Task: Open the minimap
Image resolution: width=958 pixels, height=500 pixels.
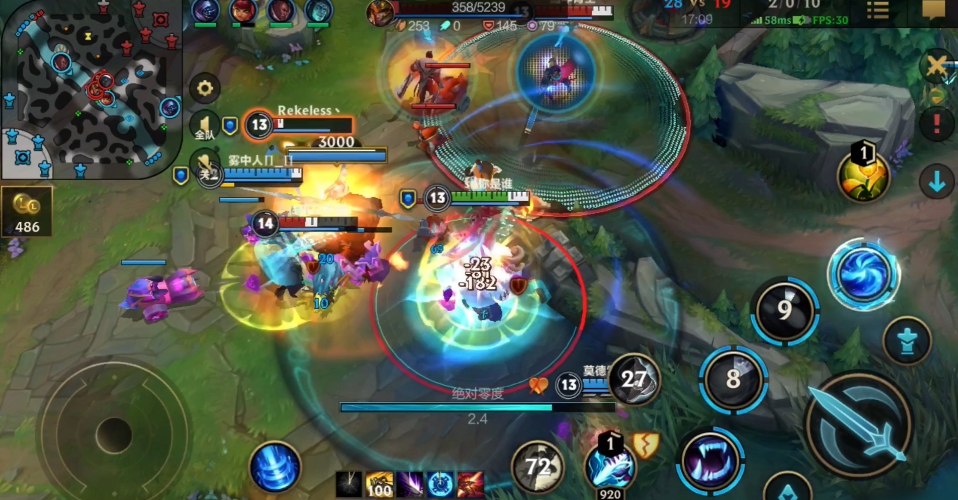Action: (x=90, y=88)
